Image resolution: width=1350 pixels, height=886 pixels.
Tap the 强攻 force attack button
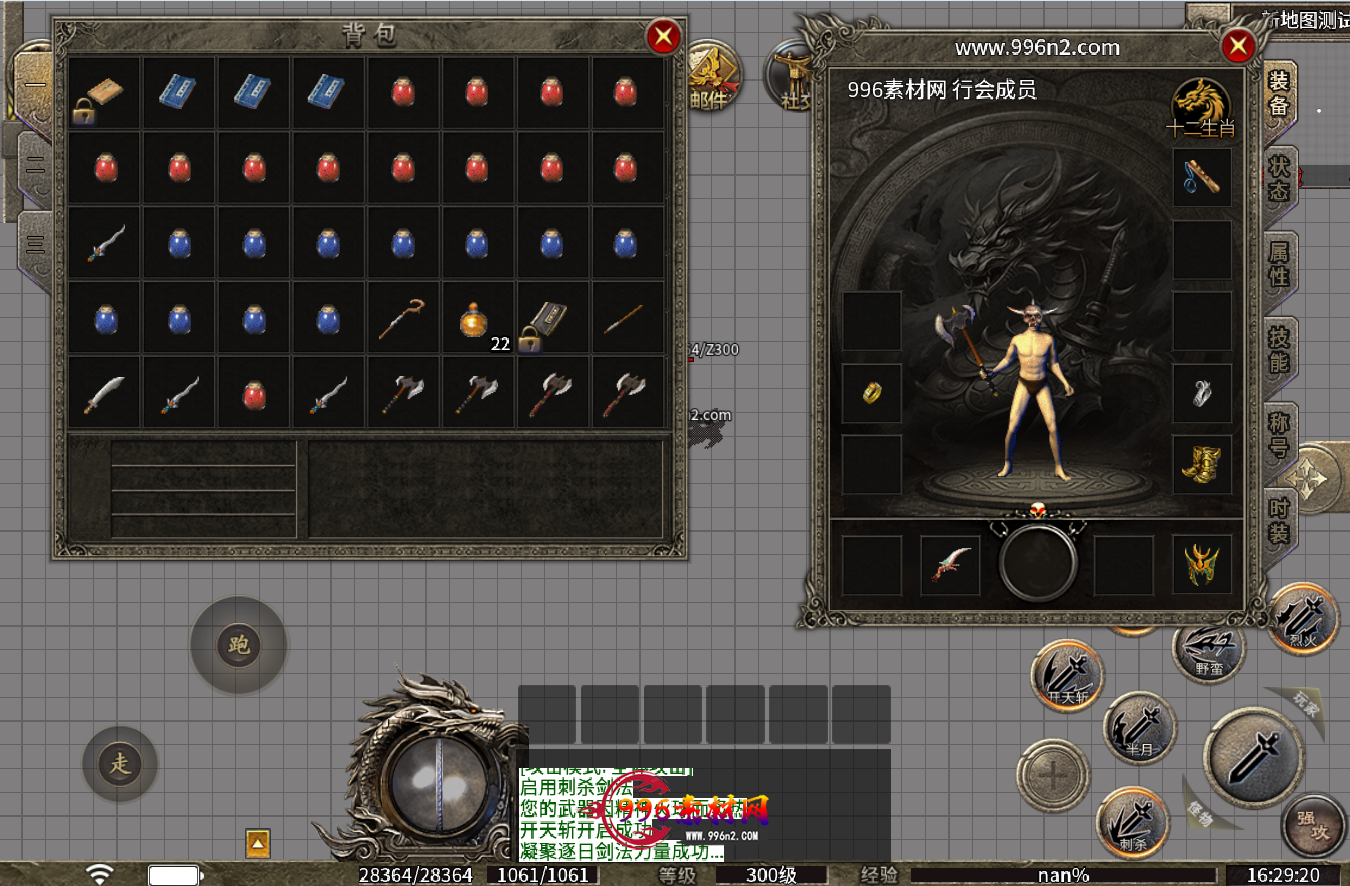(1313, 825)
